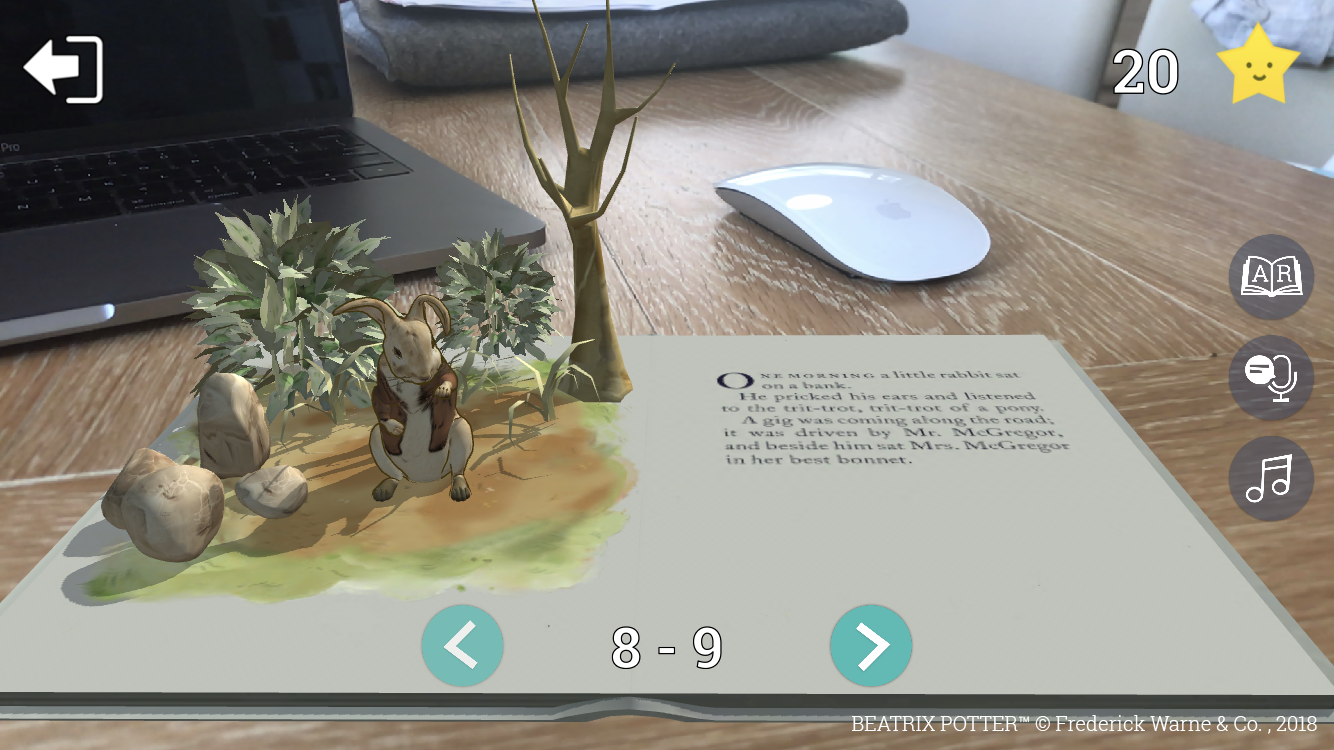Screen dimensions: 1334x750
Task: Mute the narration using the microphone icon
Action: [x=1270, y=378]
